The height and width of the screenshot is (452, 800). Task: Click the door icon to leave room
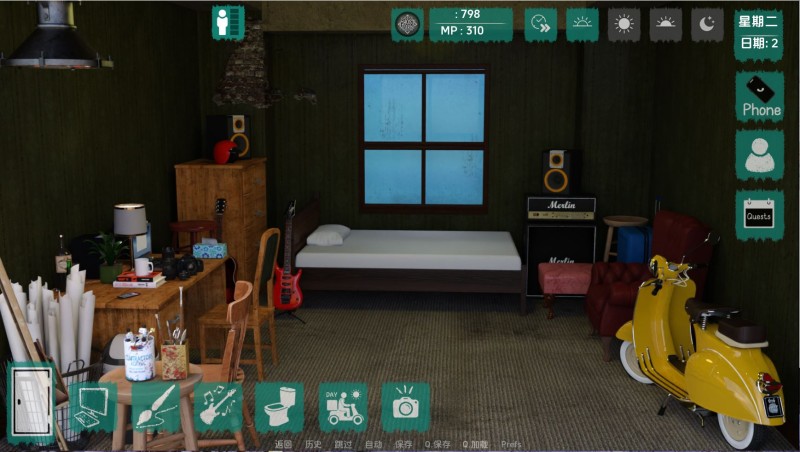tap(30, 403)
